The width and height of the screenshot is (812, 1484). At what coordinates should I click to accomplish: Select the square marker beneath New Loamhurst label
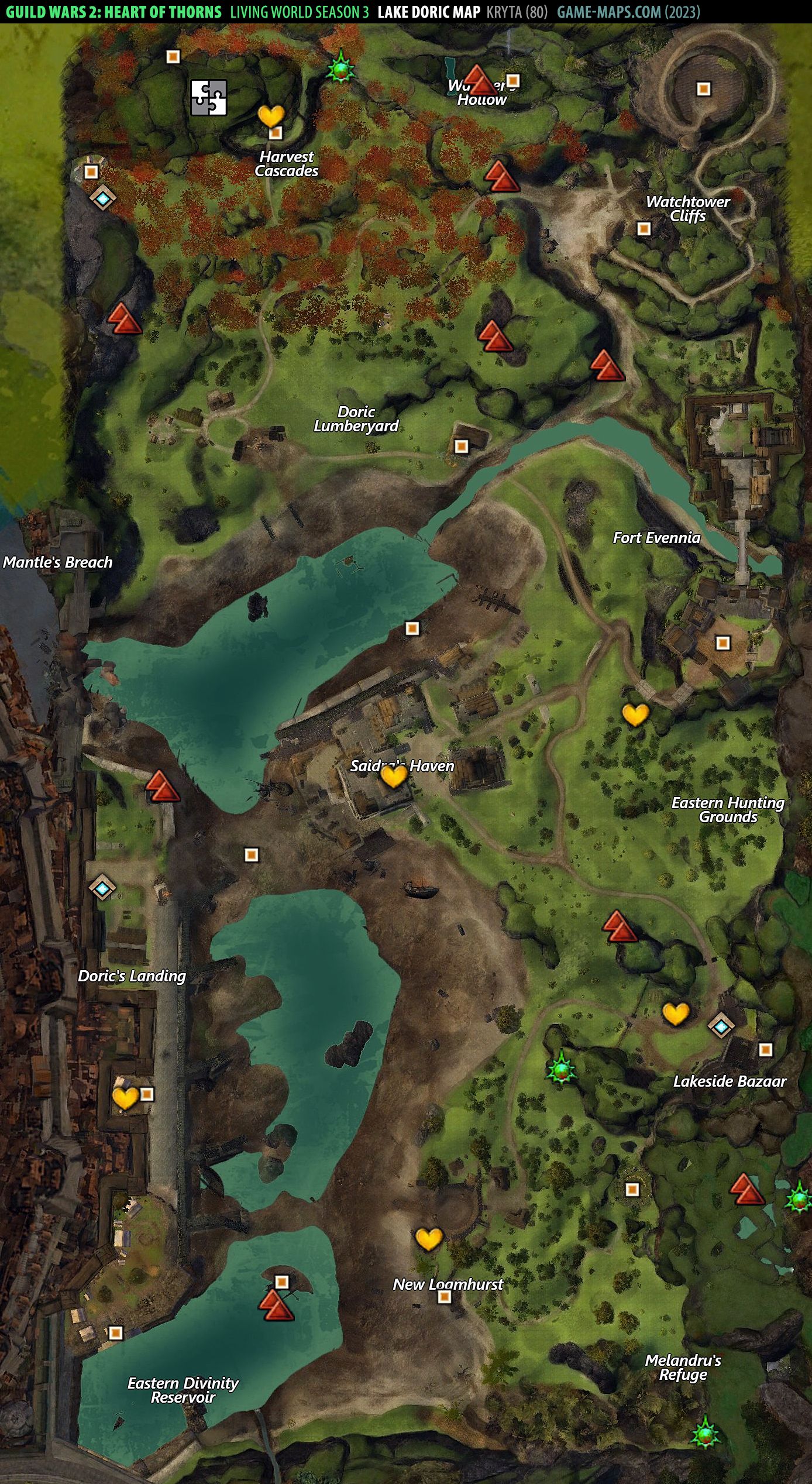click(445, 1297)
